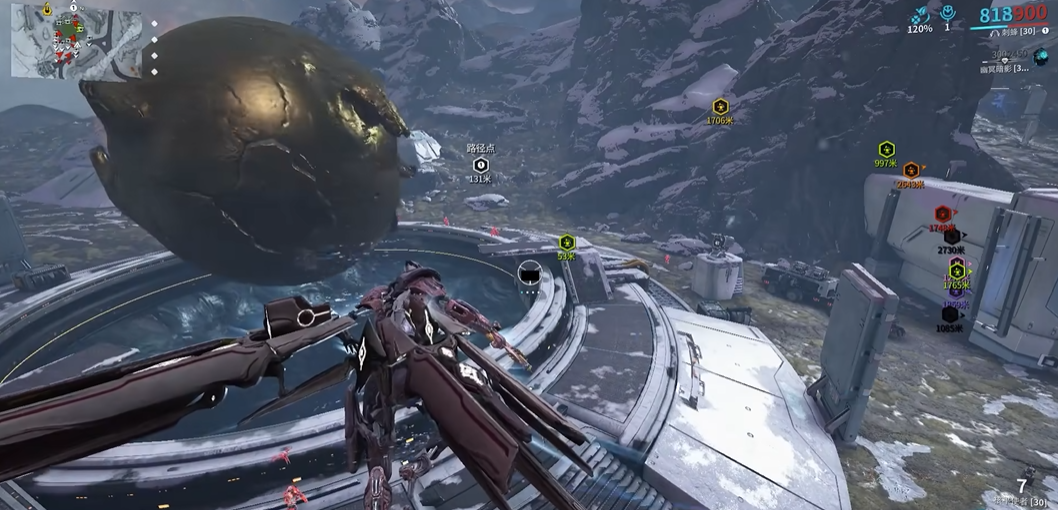Click the orange hexagon bounty marker

click(x=911, y=170)
